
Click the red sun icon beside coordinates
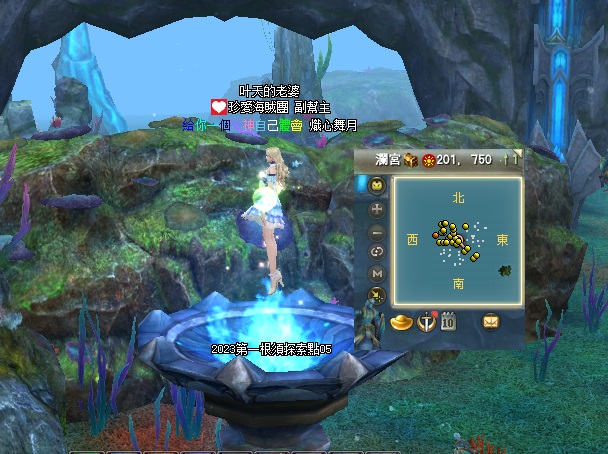428,160
